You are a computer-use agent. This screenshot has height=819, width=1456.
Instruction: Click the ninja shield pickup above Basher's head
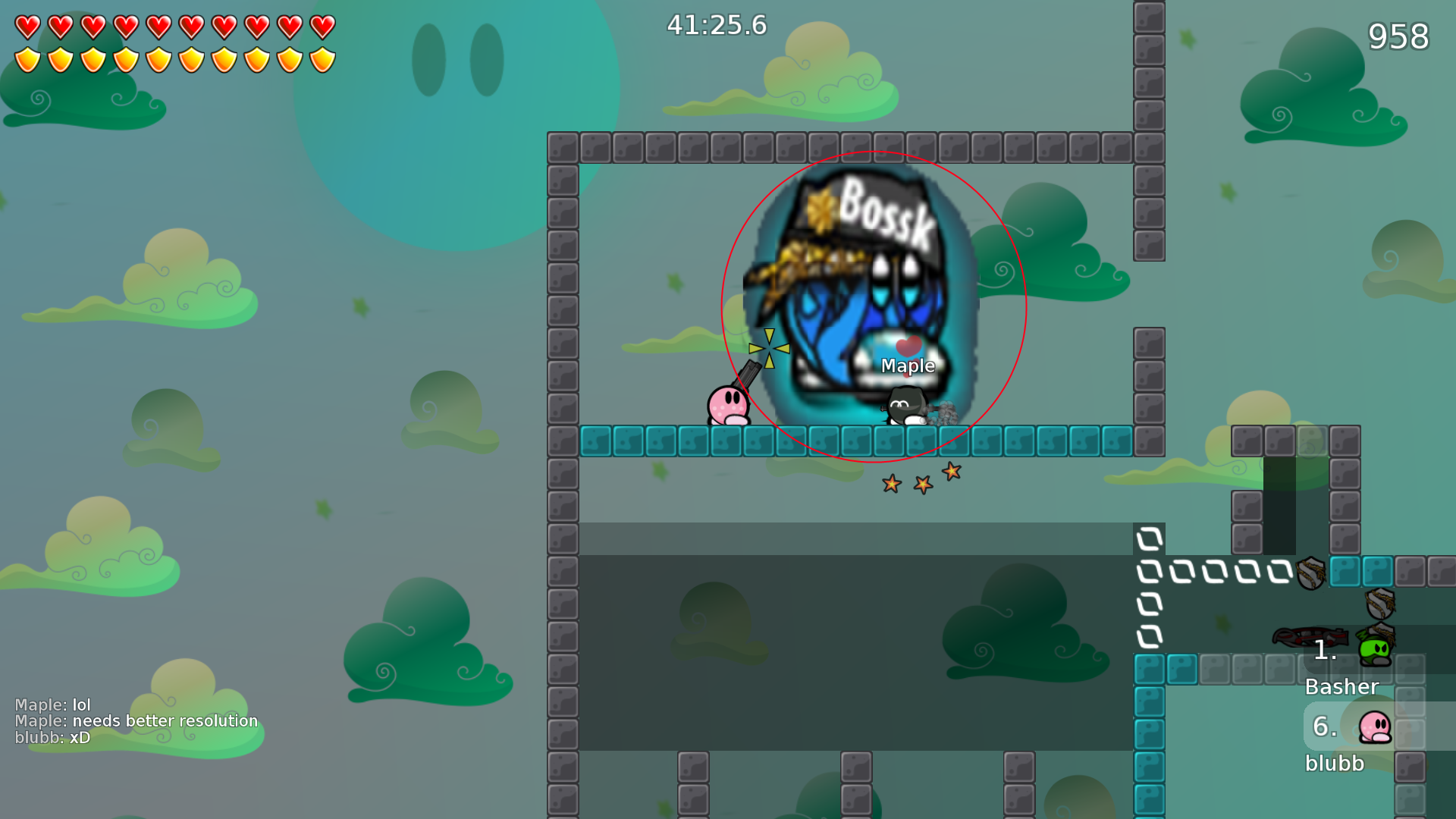(1380, 604)
